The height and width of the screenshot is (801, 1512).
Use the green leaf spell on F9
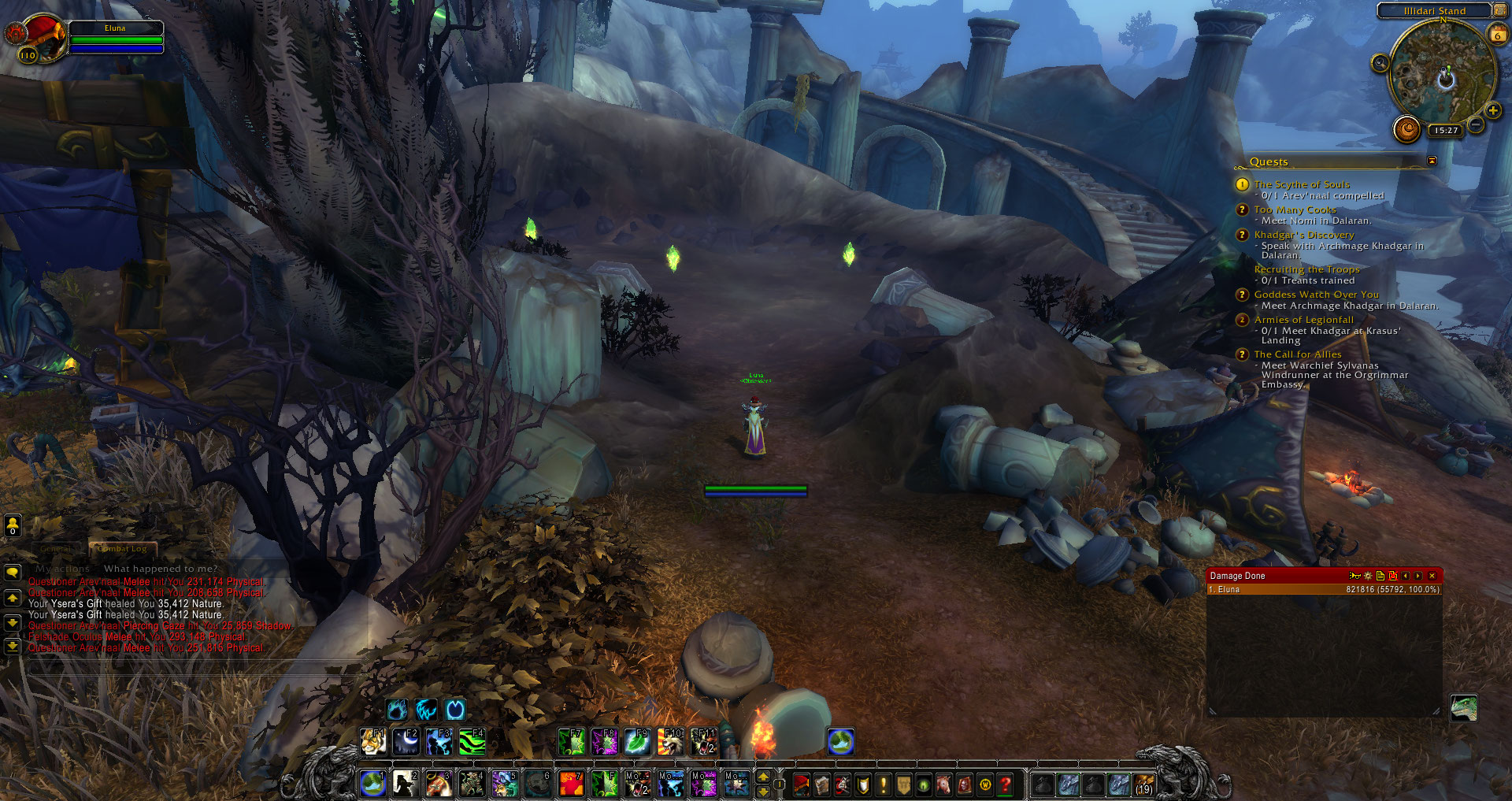point(636,742)
